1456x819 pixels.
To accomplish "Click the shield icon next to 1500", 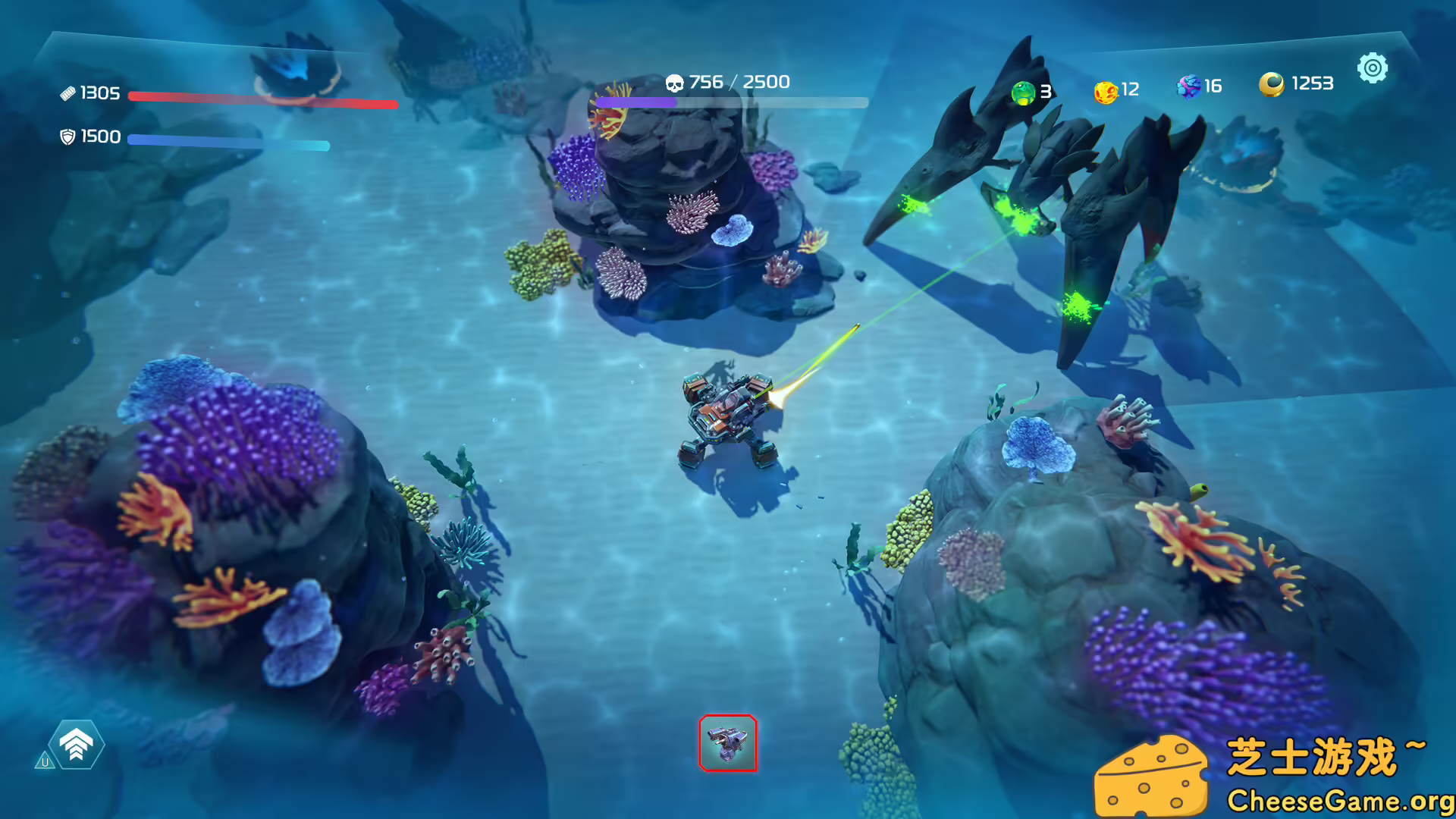I will click(70, 136).
